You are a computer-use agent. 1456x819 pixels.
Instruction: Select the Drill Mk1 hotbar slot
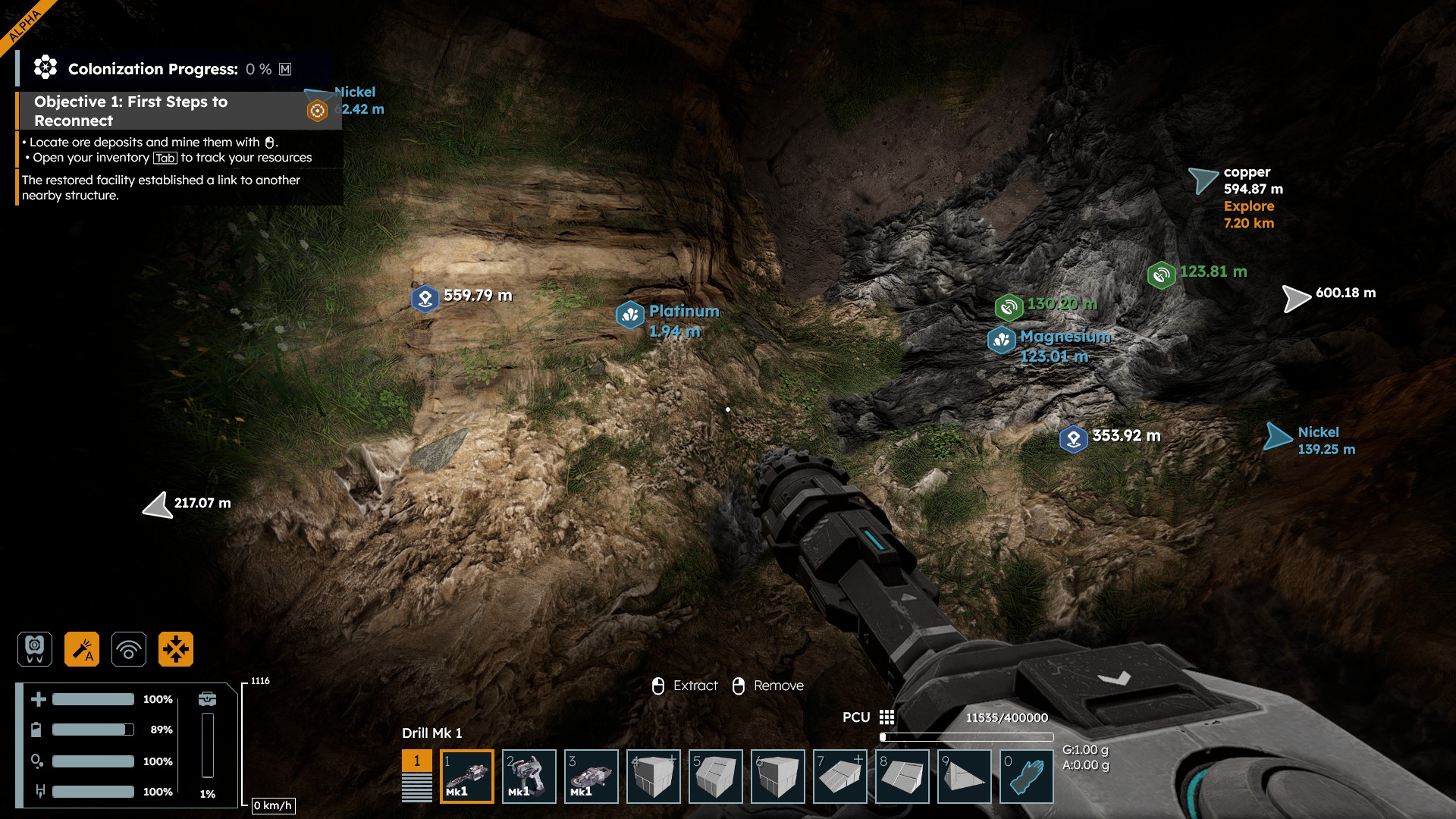(x=467, y=777)
